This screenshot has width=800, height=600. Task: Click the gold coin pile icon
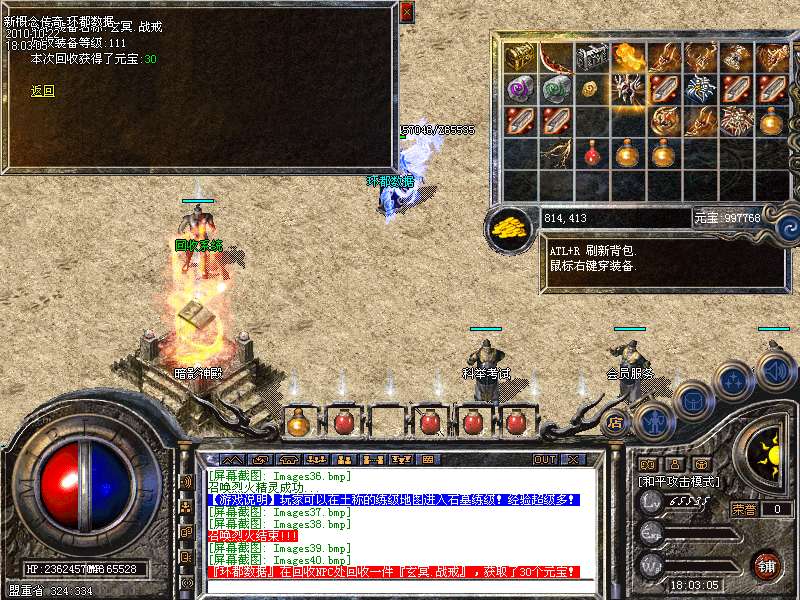(x=510, y=227)
